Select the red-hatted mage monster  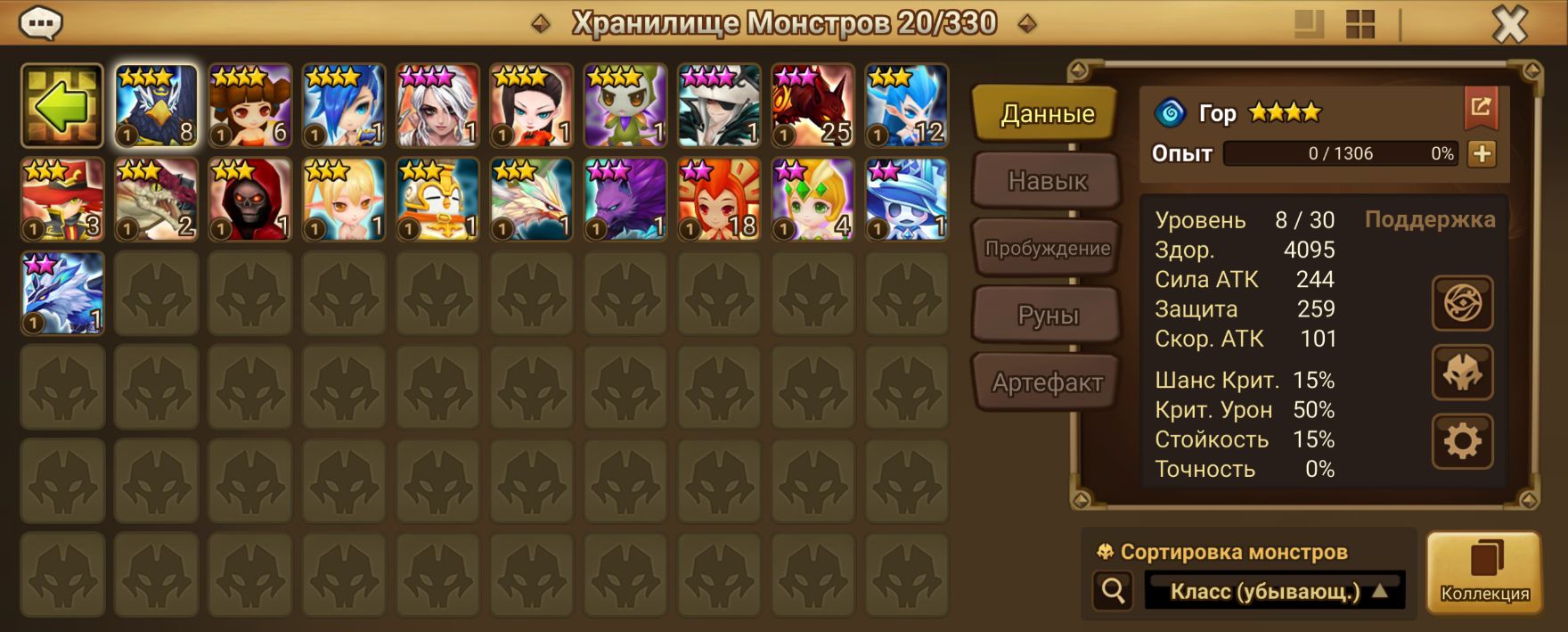click(62, 200)
